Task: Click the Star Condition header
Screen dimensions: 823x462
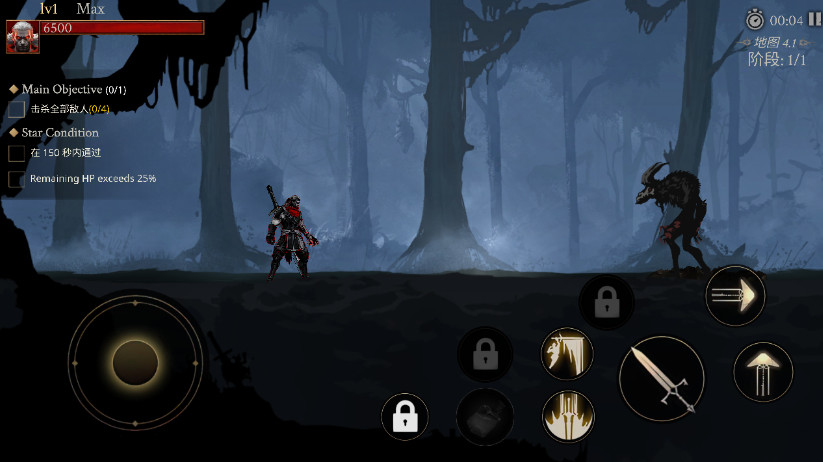Action: pos(60,132)
